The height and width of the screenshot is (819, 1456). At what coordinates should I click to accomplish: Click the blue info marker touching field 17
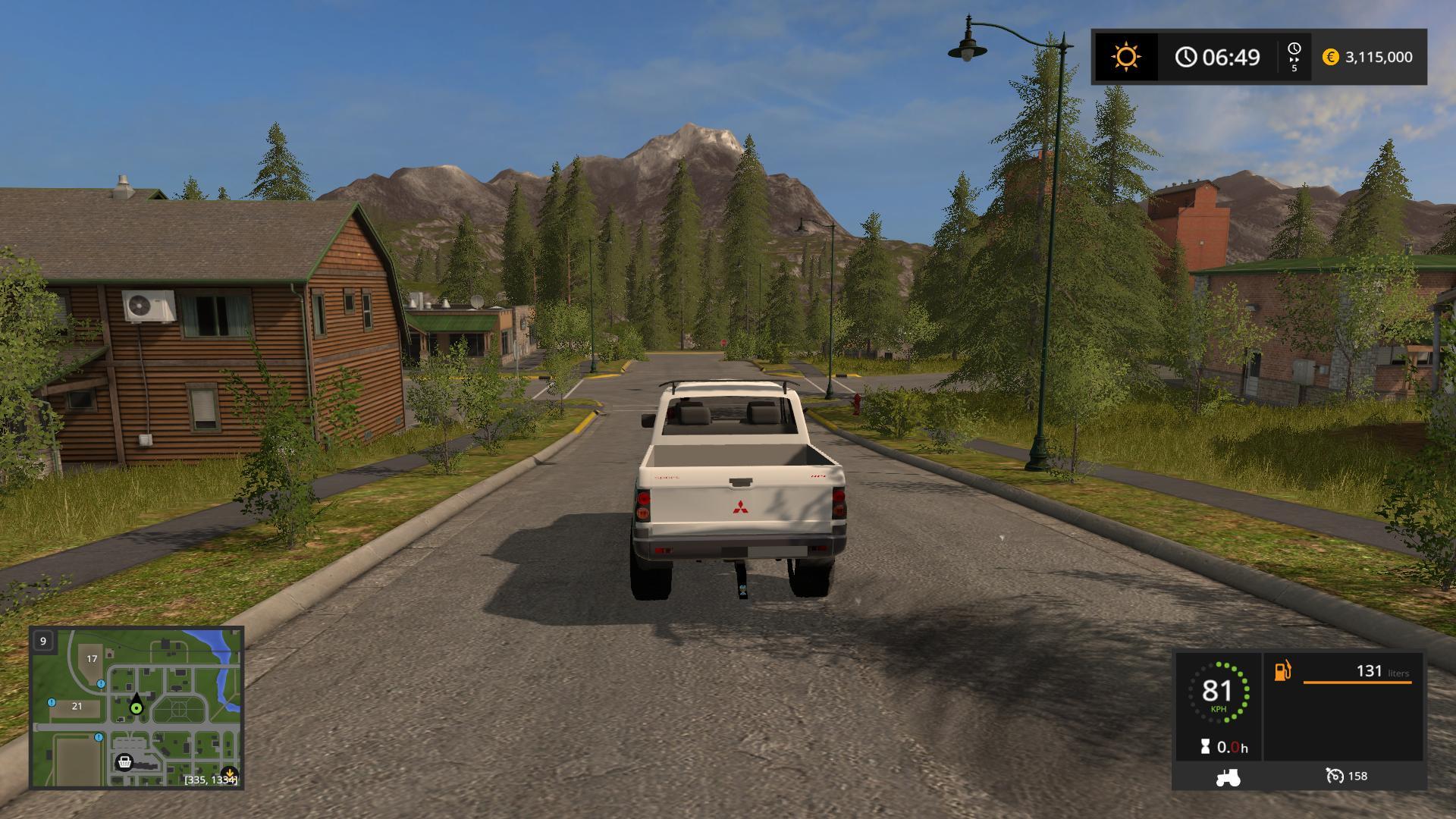[x=101, y=683]
